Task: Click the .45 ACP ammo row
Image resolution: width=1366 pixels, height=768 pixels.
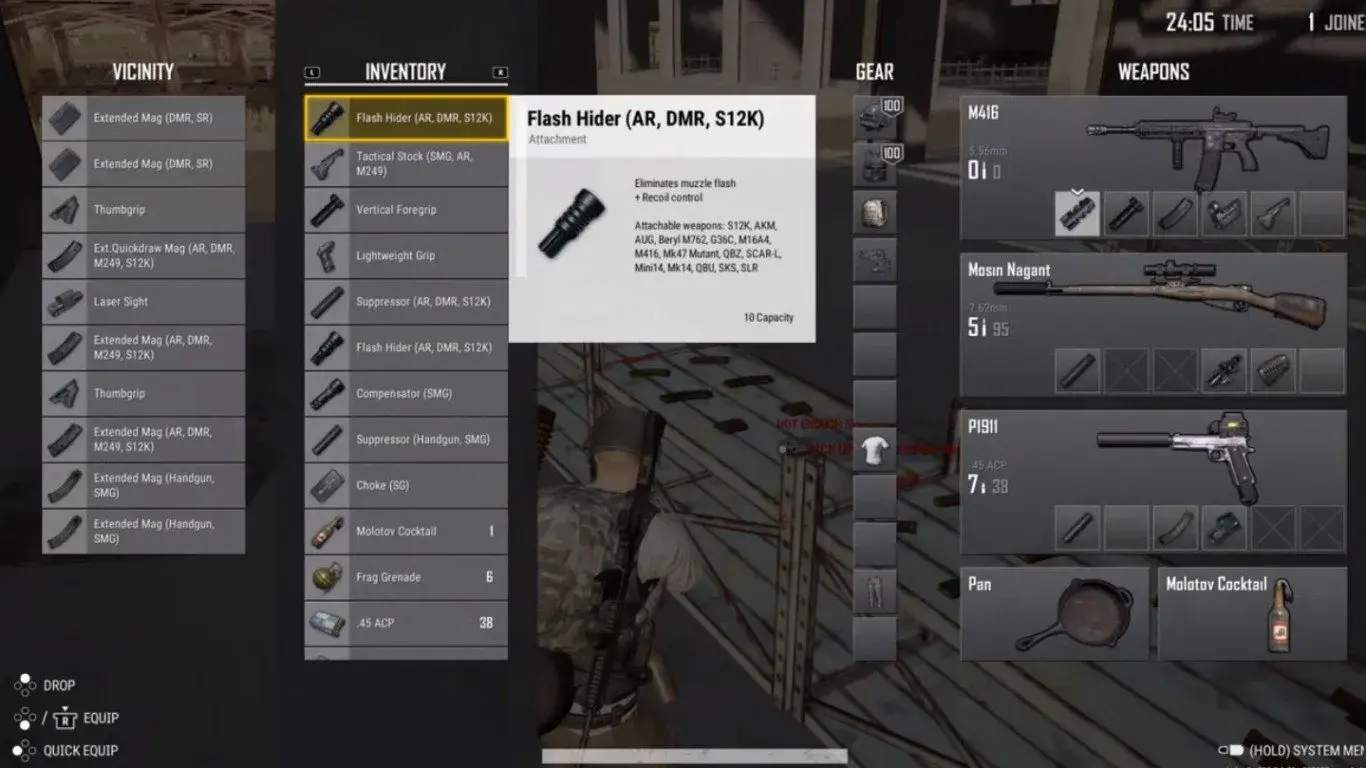Action: pos(406,623)
